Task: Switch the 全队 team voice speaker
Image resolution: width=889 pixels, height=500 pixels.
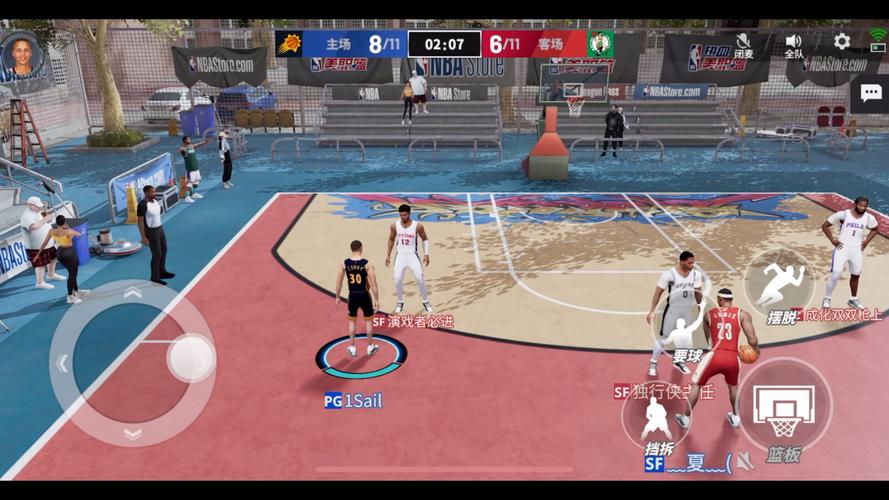Action: click(794, 42)
